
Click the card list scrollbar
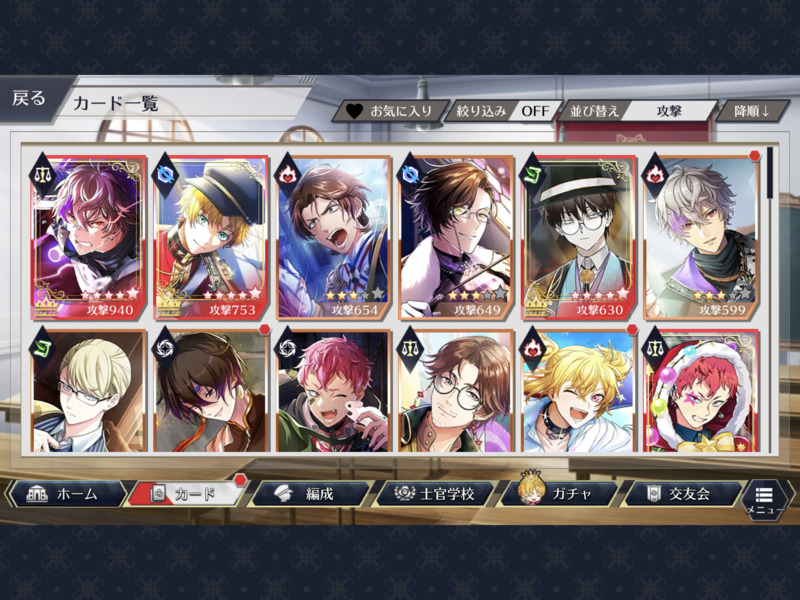coord(769,174)
